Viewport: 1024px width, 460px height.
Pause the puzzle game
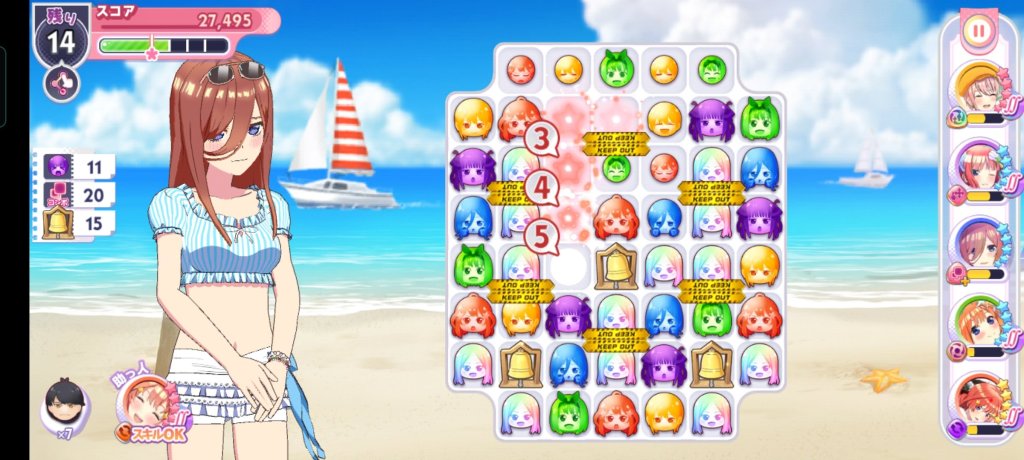(978, 31)
